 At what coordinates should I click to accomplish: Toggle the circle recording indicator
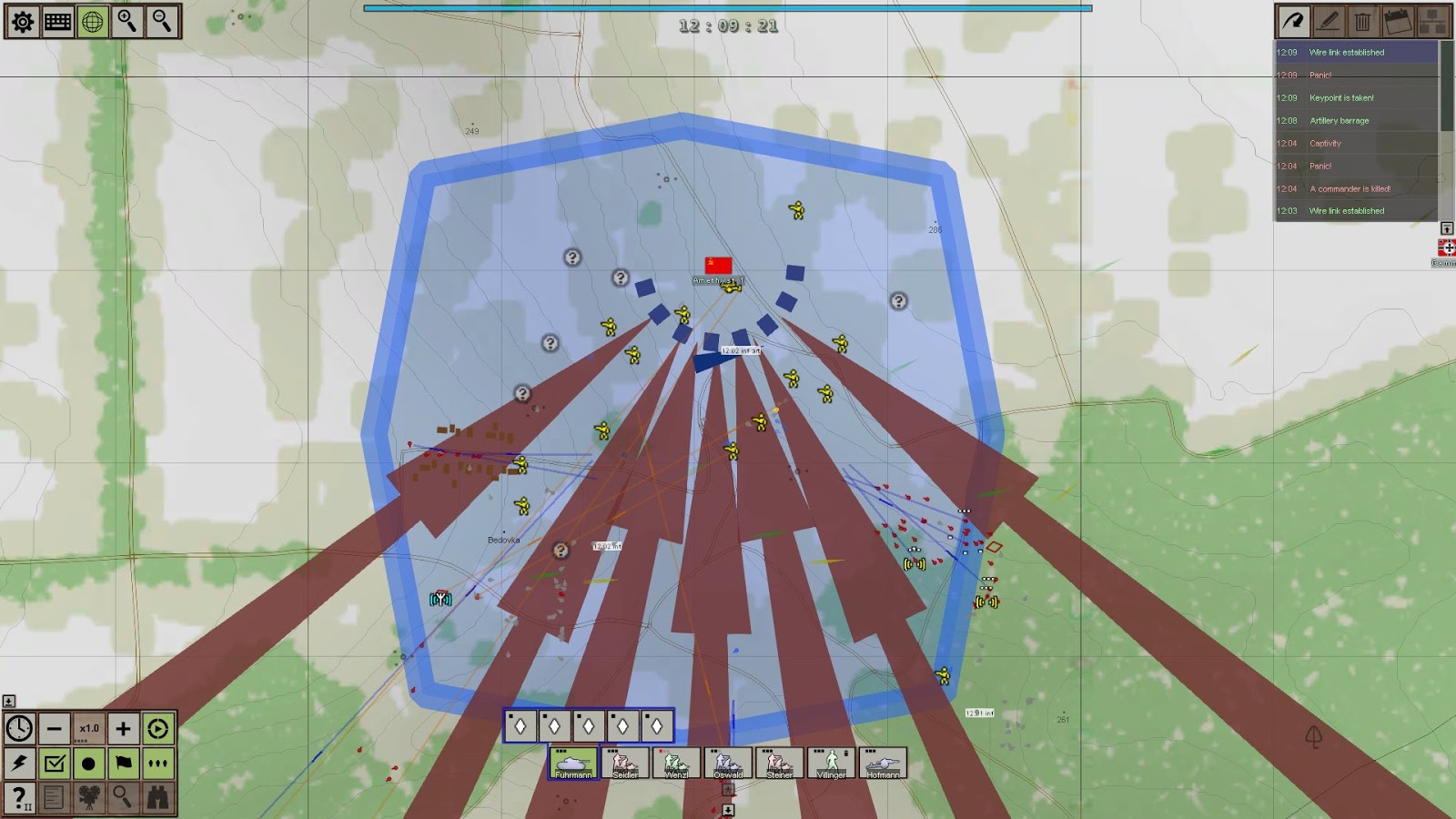(91, 763)
